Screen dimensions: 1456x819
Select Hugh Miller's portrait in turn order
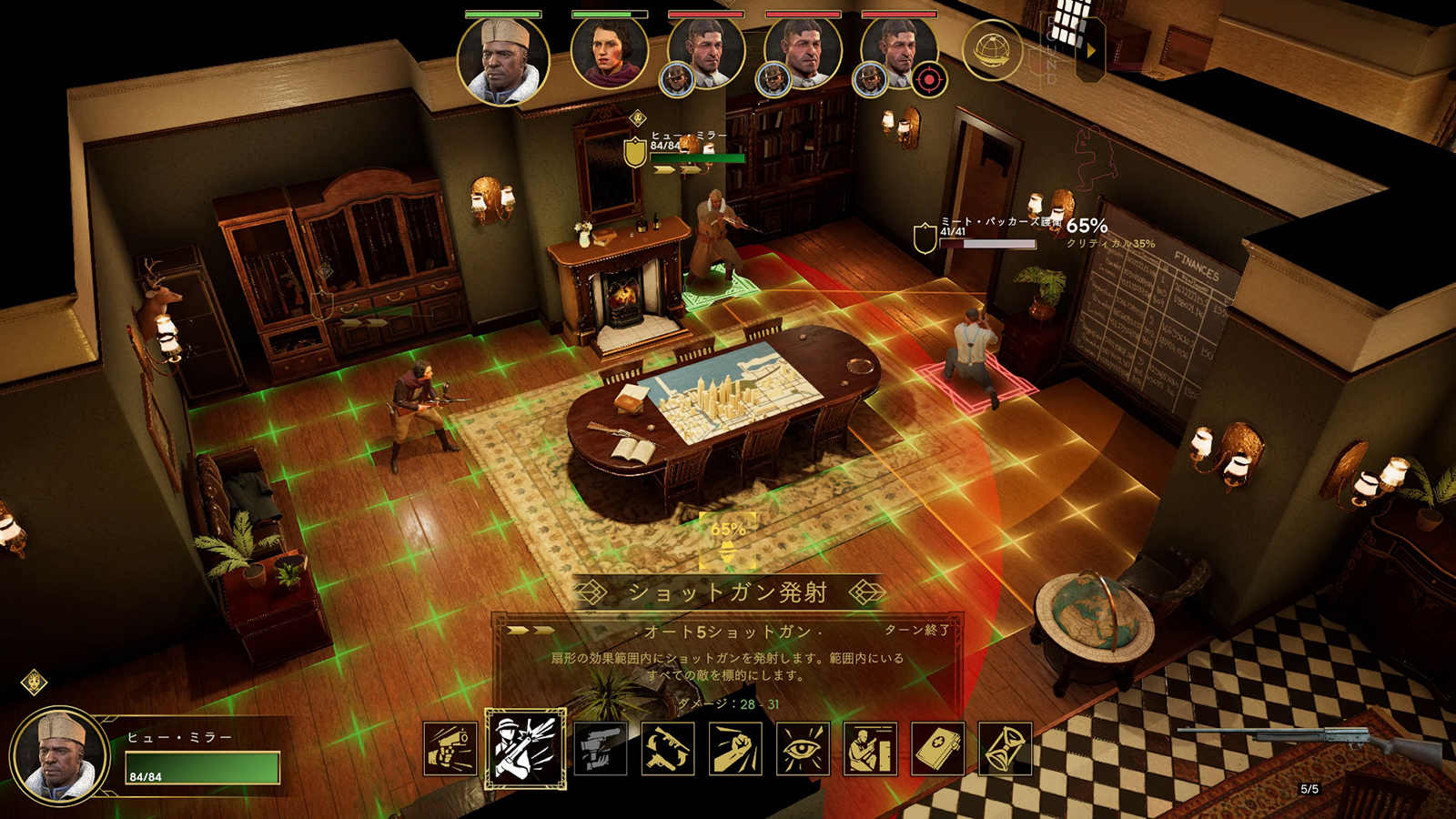click(503, 59)
